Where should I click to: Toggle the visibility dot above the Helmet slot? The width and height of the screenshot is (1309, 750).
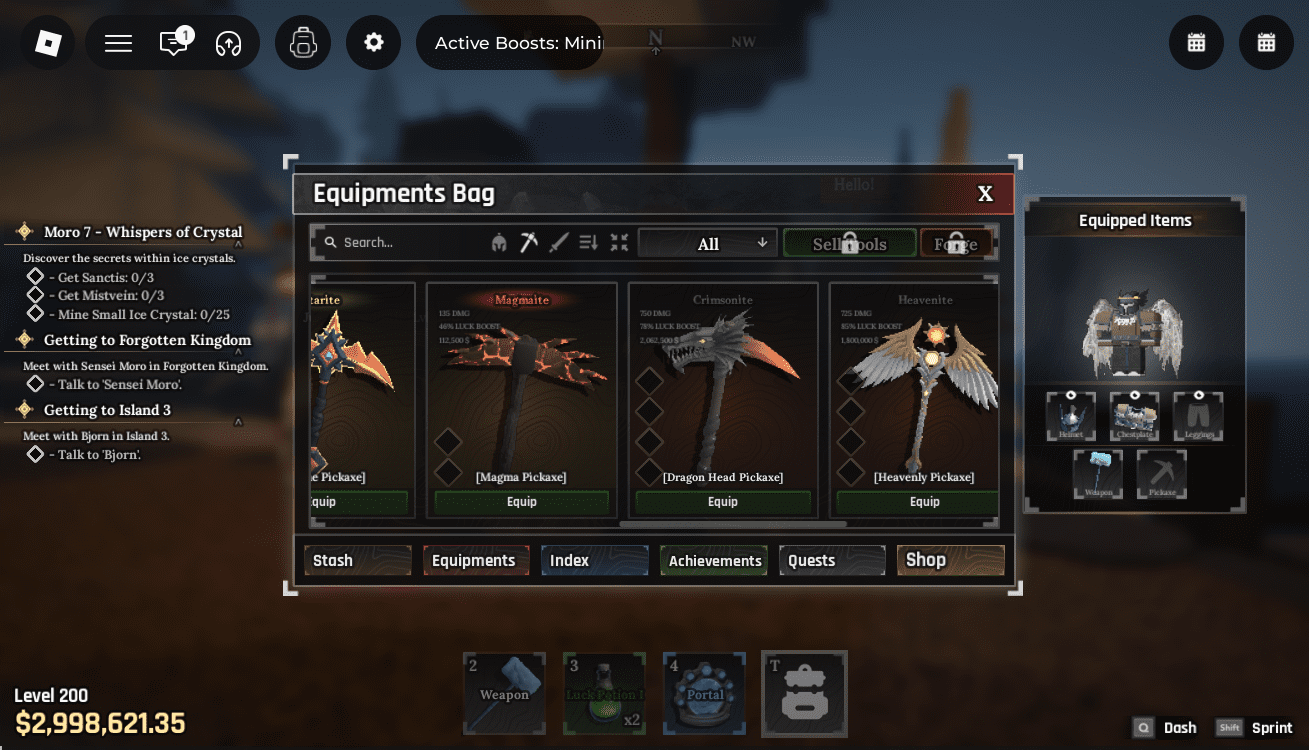pos(1071,396)
